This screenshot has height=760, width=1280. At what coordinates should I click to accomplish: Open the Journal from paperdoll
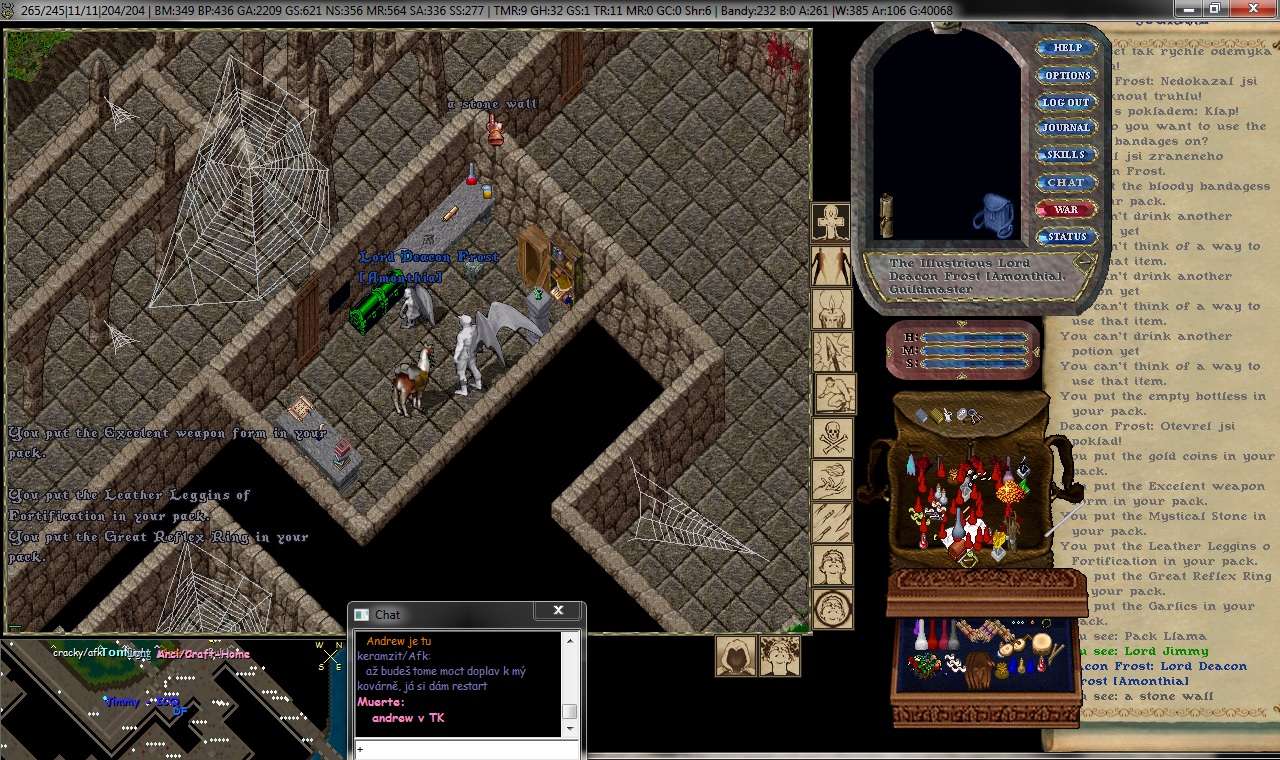(x=1065, y=128)
